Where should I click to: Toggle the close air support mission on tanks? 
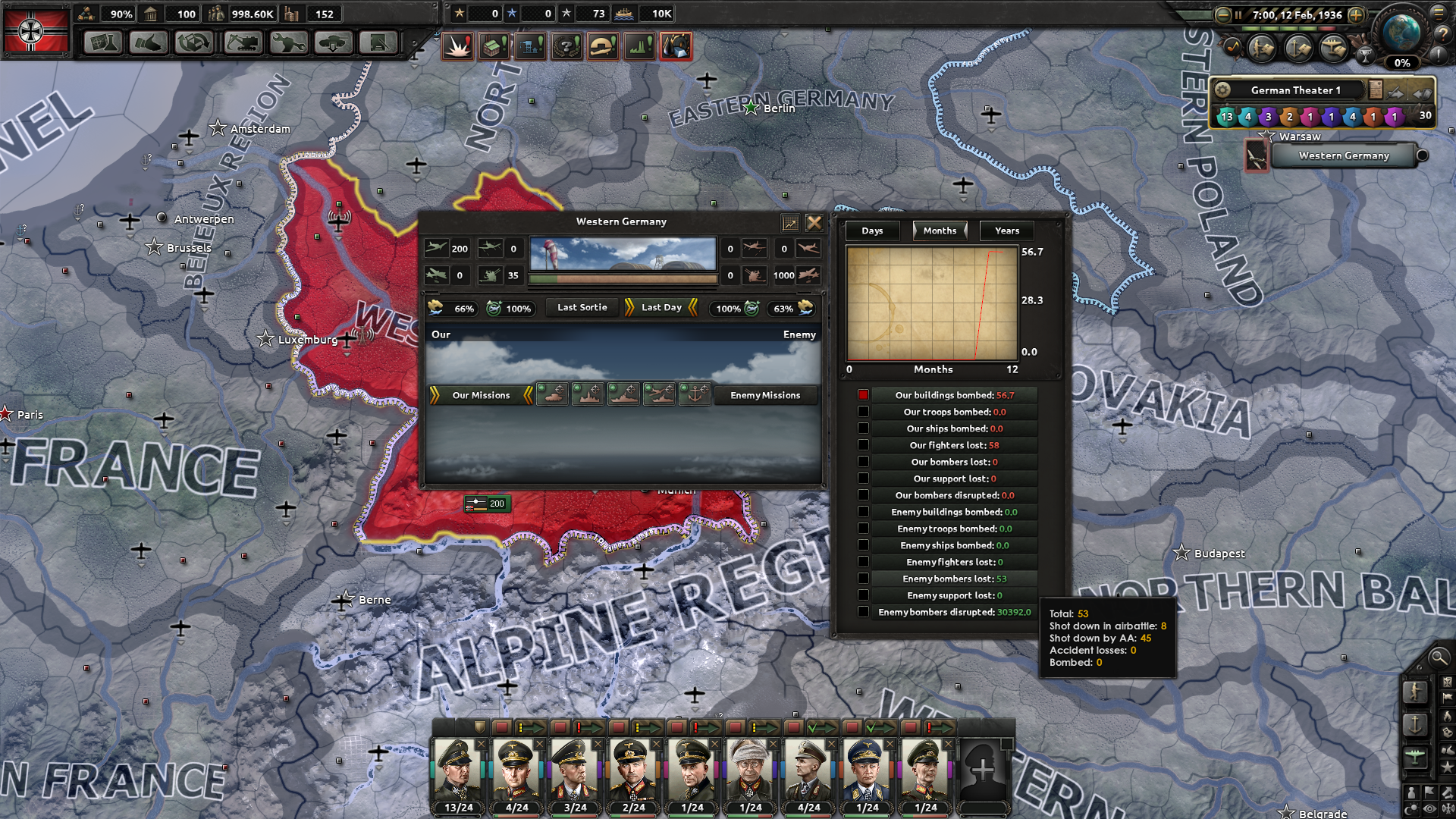551,395
